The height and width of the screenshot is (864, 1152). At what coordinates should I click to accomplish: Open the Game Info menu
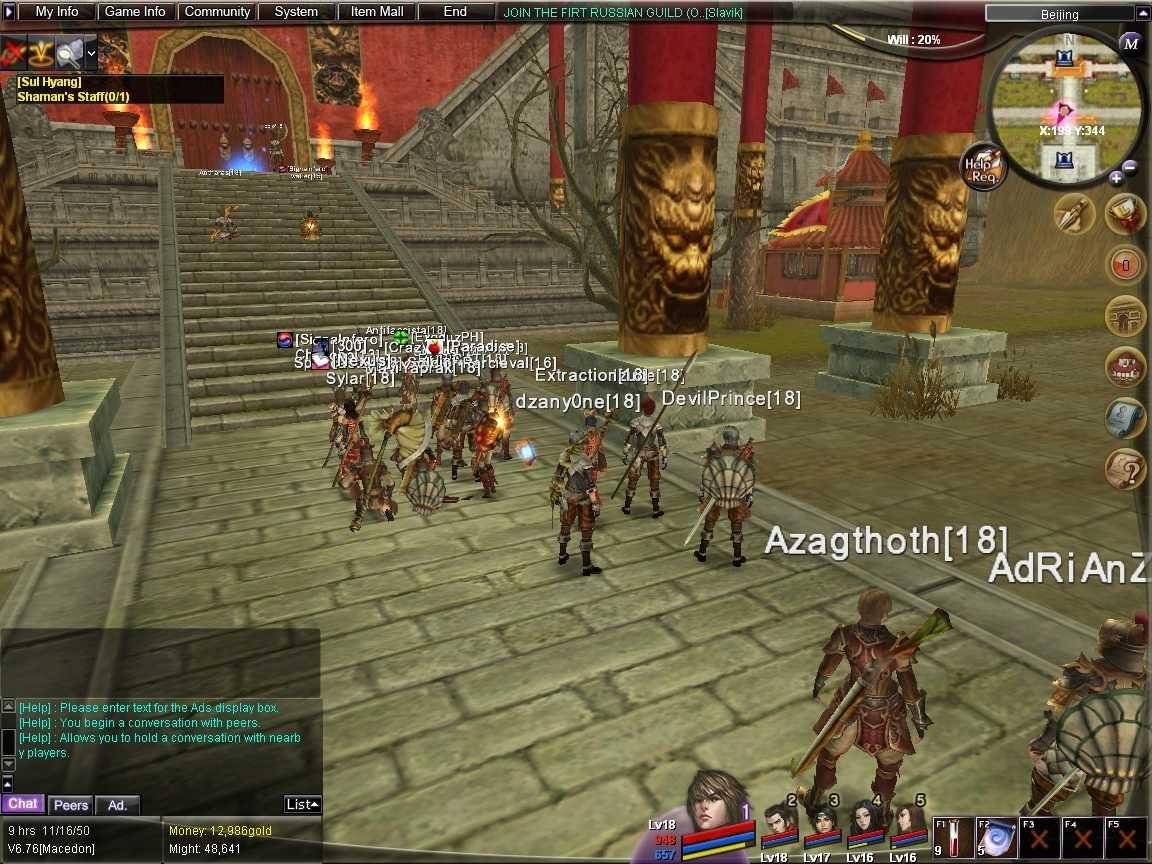click(x=135, y=12)
